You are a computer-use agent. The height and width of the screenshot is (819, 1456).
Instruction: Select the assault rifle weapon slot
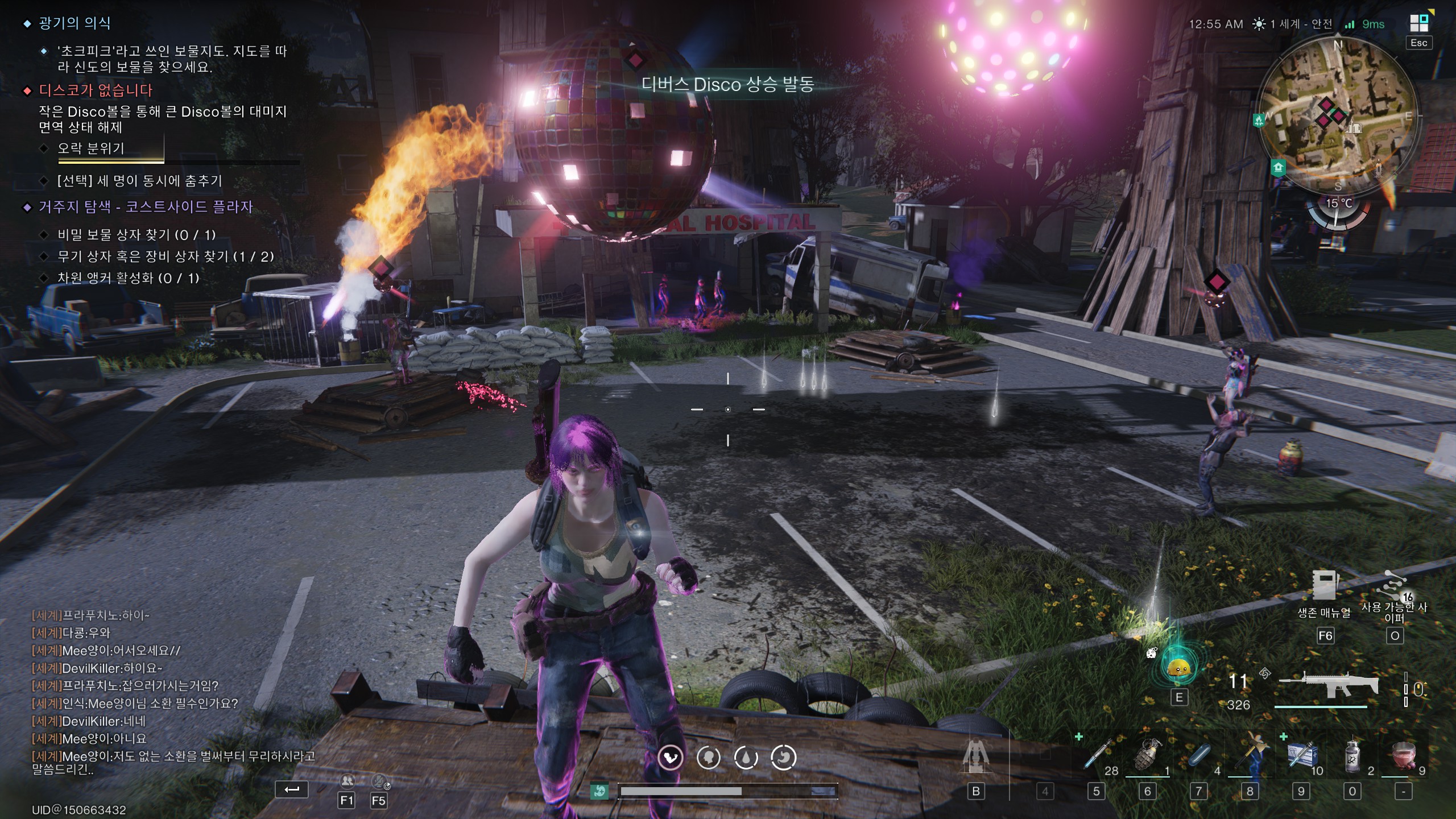click(x=1328, y=686)
